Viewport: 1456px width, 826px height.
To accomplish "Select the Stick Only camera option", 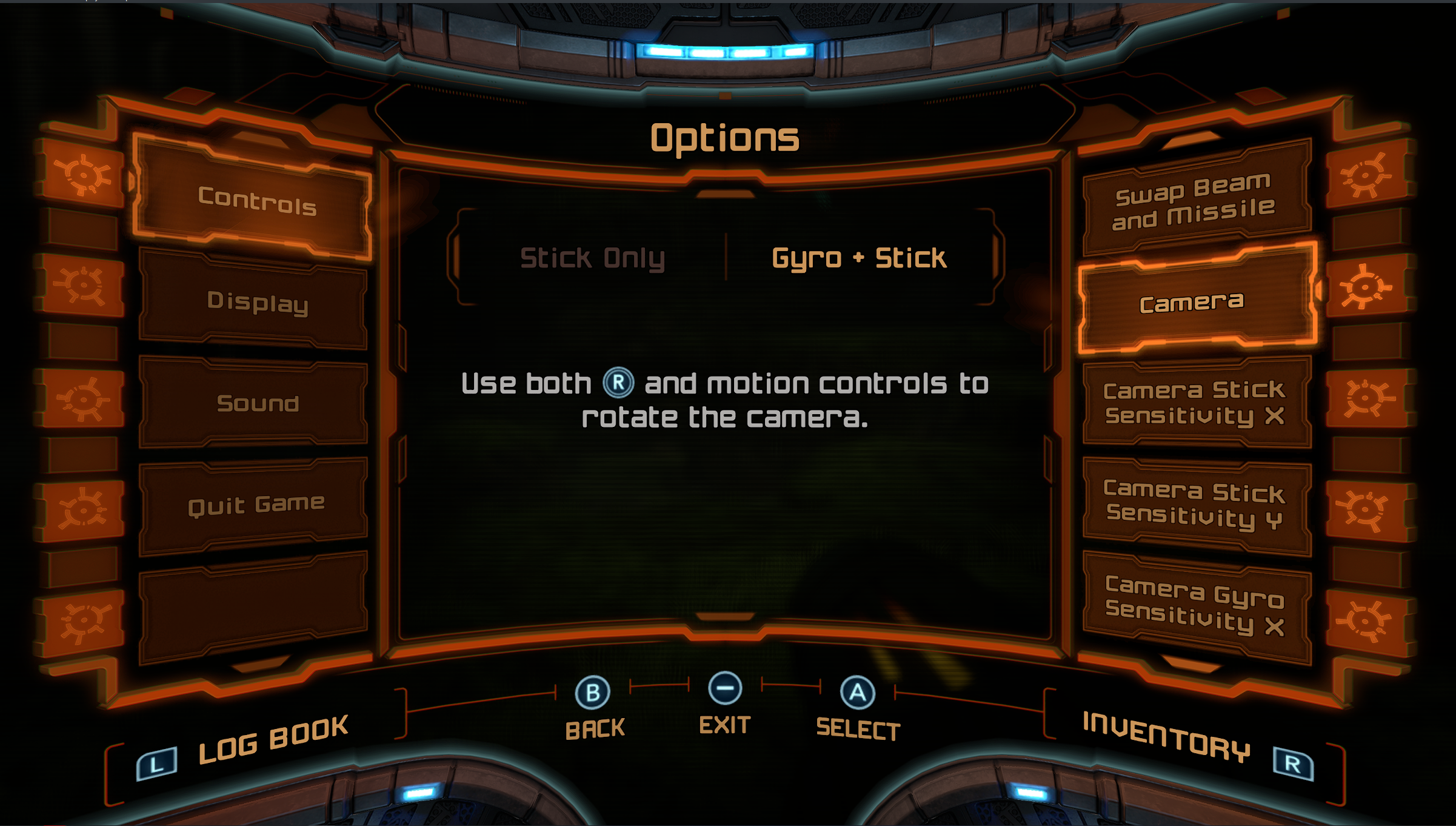I will click(592, 257).
